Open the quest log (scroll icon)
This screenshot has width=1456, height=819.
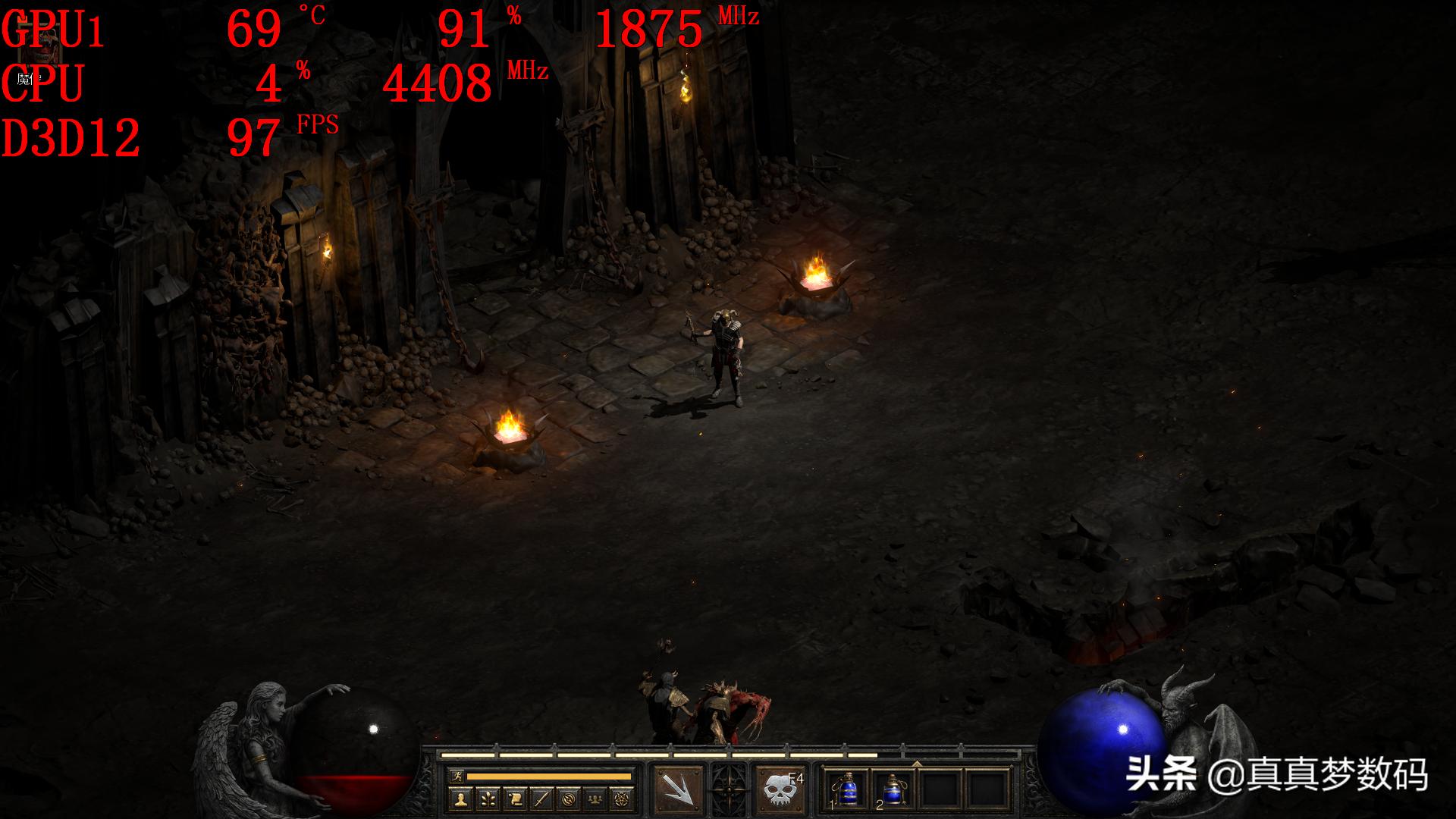pos(515,798)
